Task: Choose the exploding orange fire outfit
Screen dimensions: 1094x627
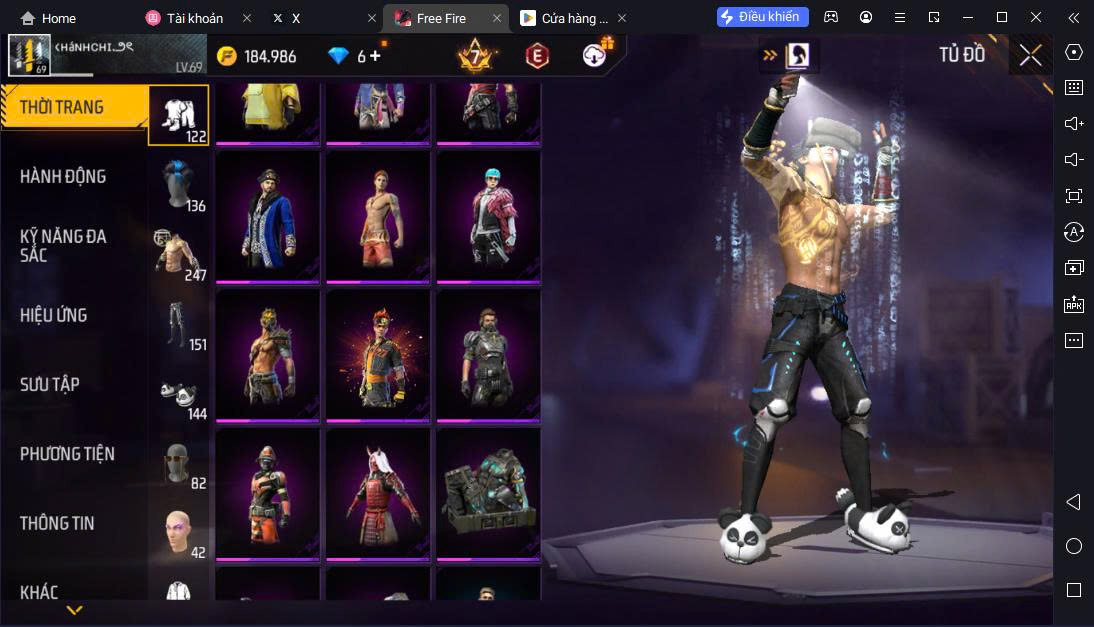Action: coord(377,354)
